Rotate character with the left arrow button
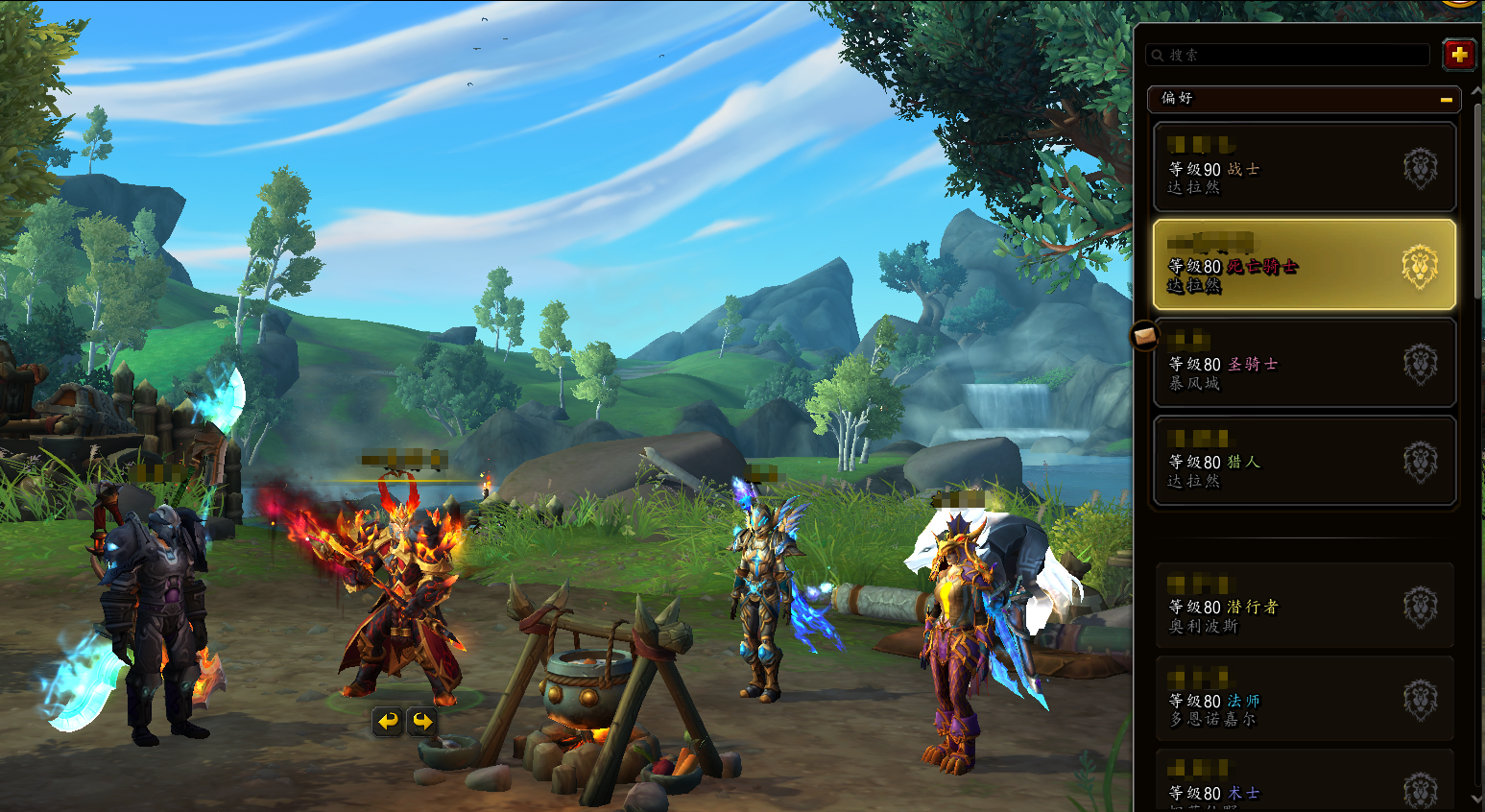Viewport: 1485px width, 812px height. pyautogui.click(x=388, y=721)
